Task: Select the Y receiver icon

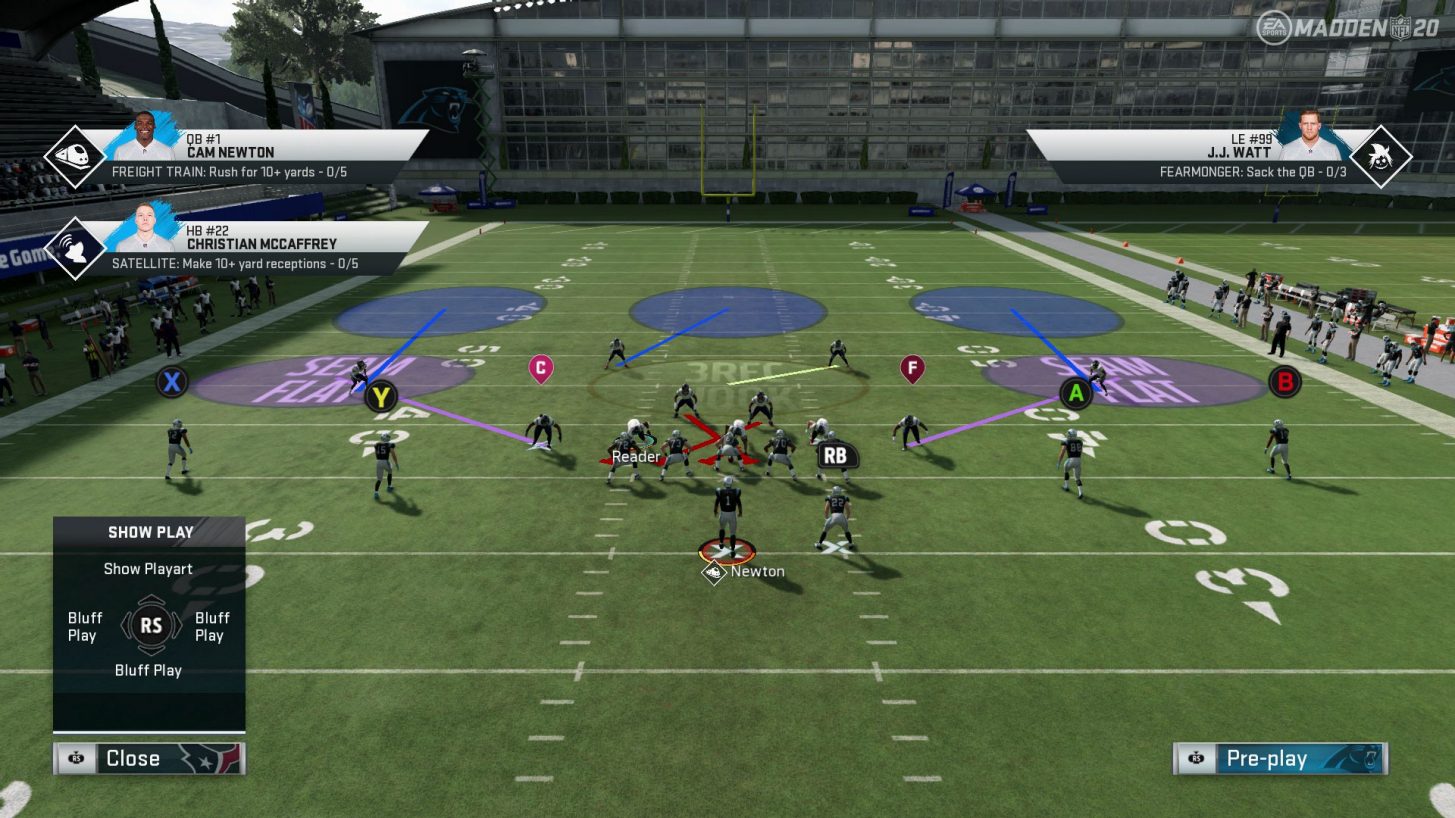Action: 380,395
